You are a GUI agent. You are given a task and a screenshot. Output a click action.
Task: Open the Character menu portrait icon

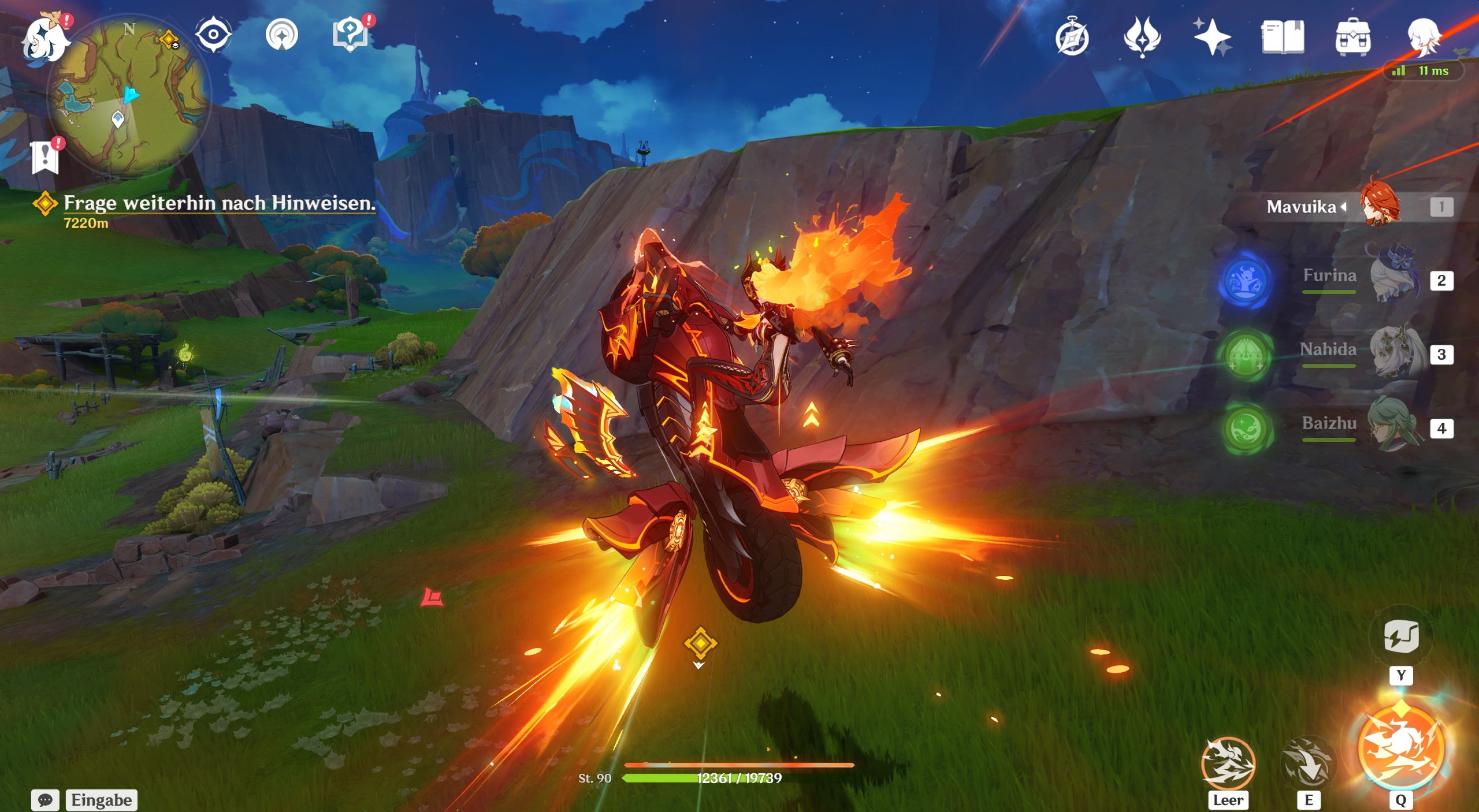point(1426,36)
